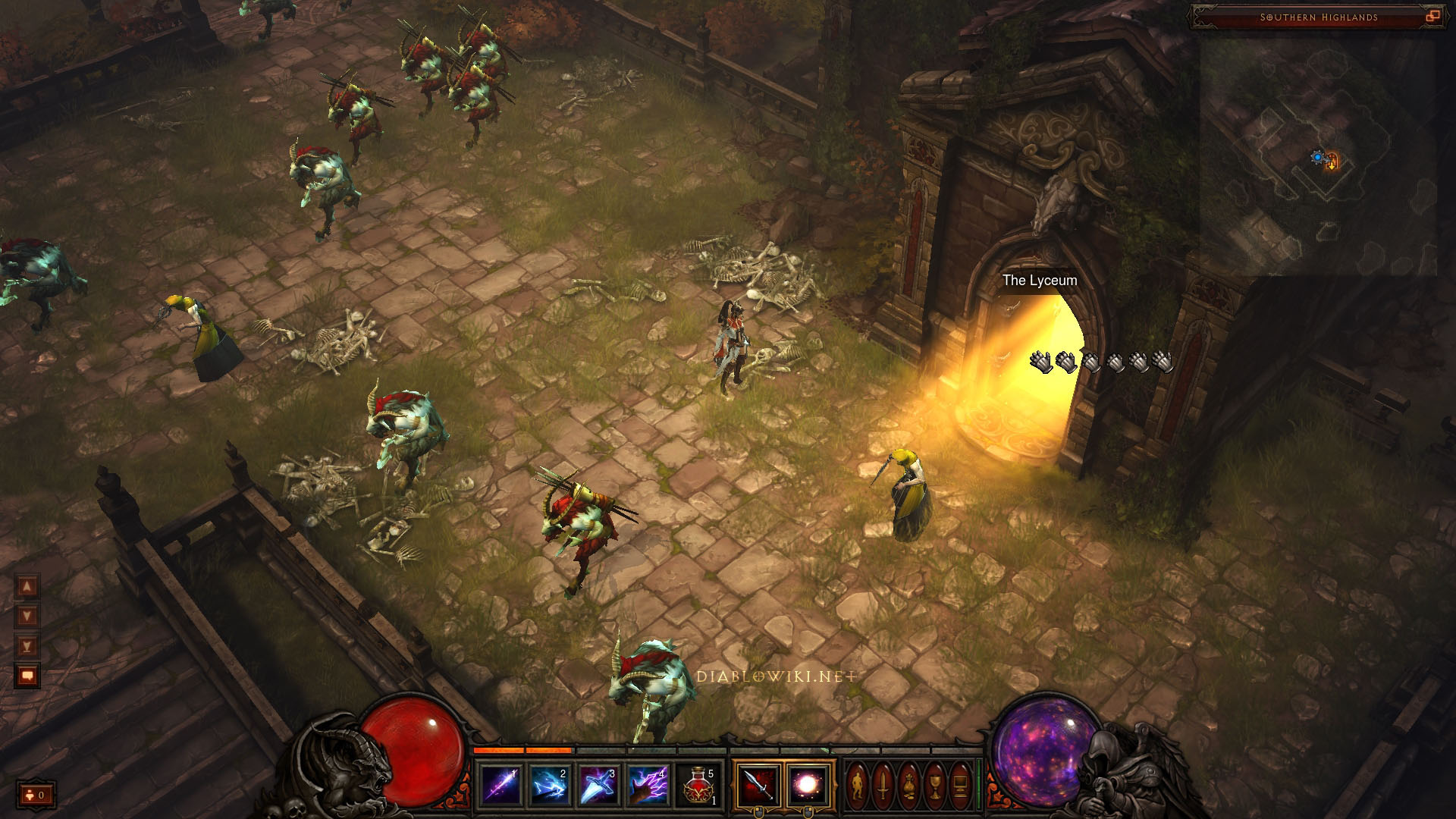Open the sword-icon skills menu button
The width and height of the screenshot is (1456, 819).
click(x=883, y=786)
